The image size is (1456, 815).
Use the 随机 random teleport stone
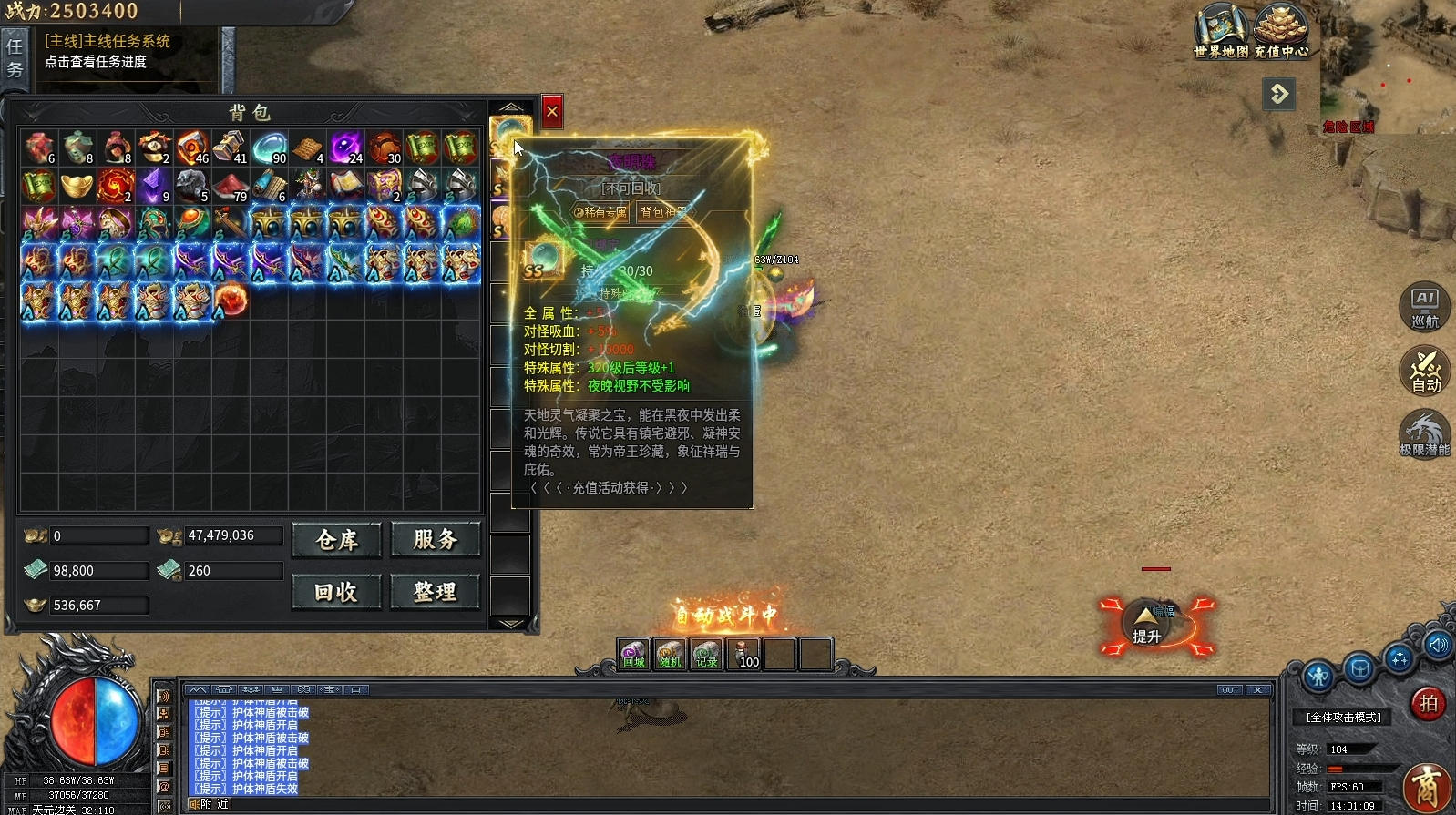670,654
